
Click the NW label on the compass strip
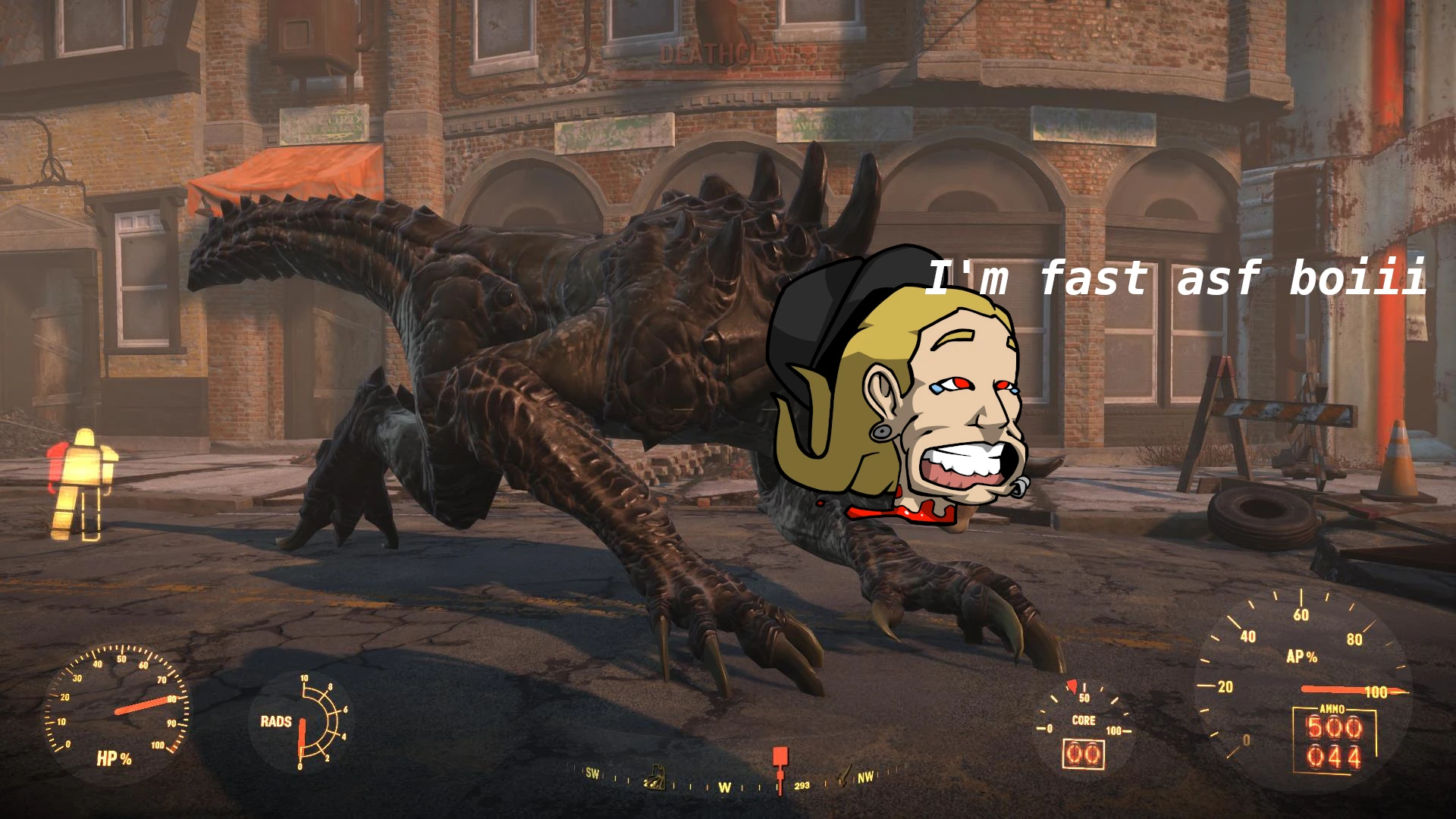pyautogui.click(x=867, y=777)
